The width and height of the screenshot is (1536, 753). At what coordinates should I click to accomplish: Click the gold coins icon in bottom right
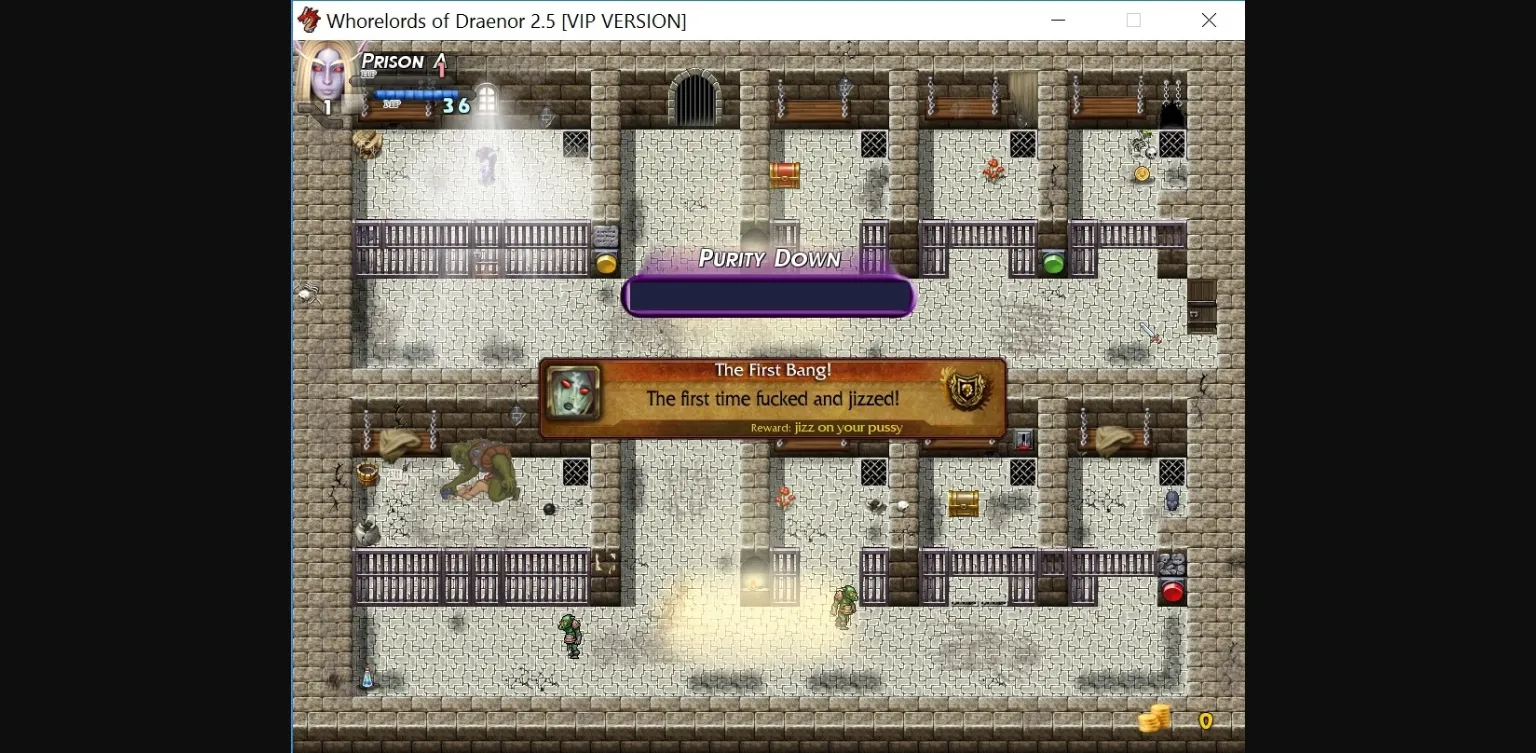[x=1155, y=719]
